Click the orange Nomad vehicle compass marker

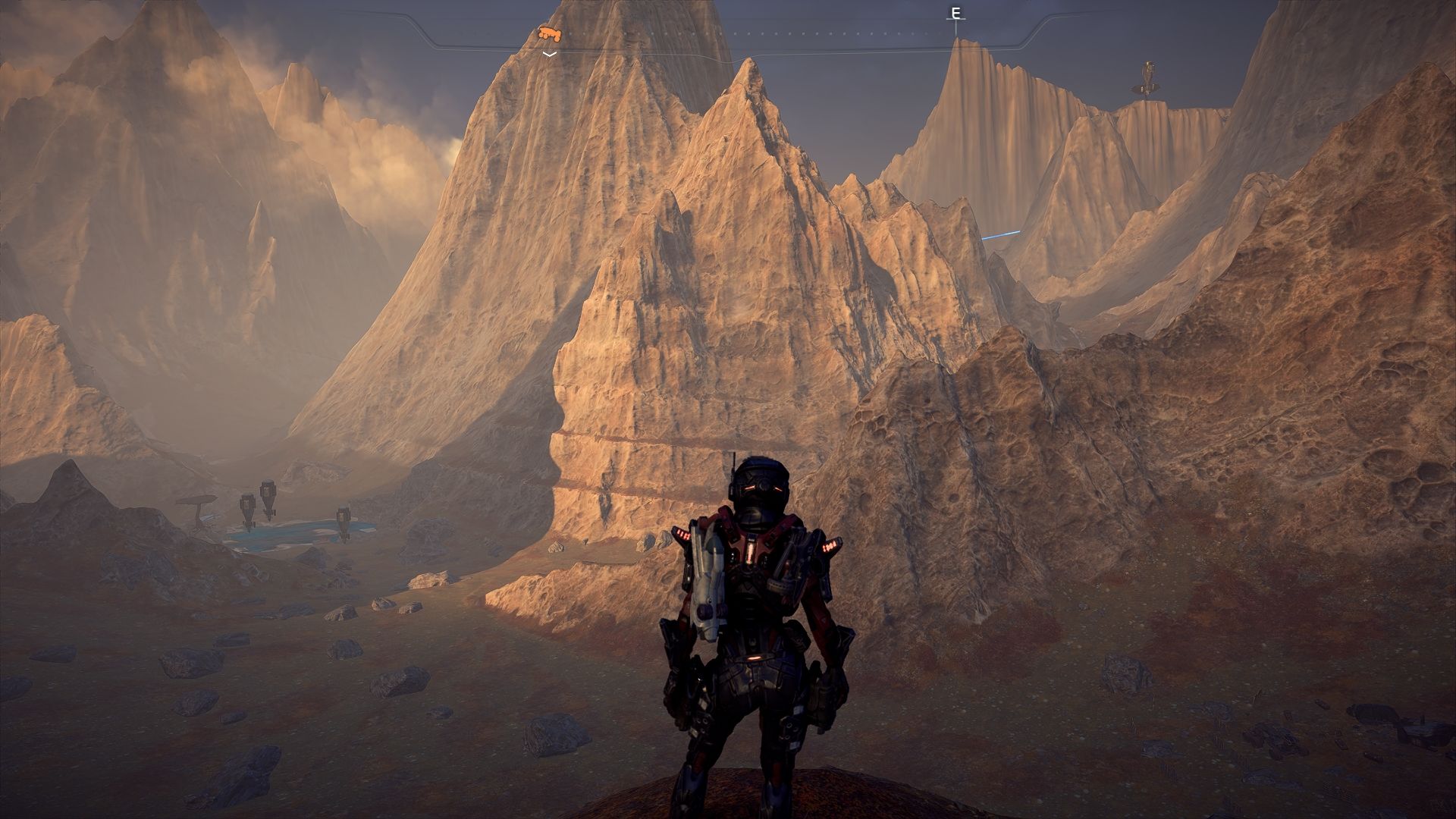[550, 33]
